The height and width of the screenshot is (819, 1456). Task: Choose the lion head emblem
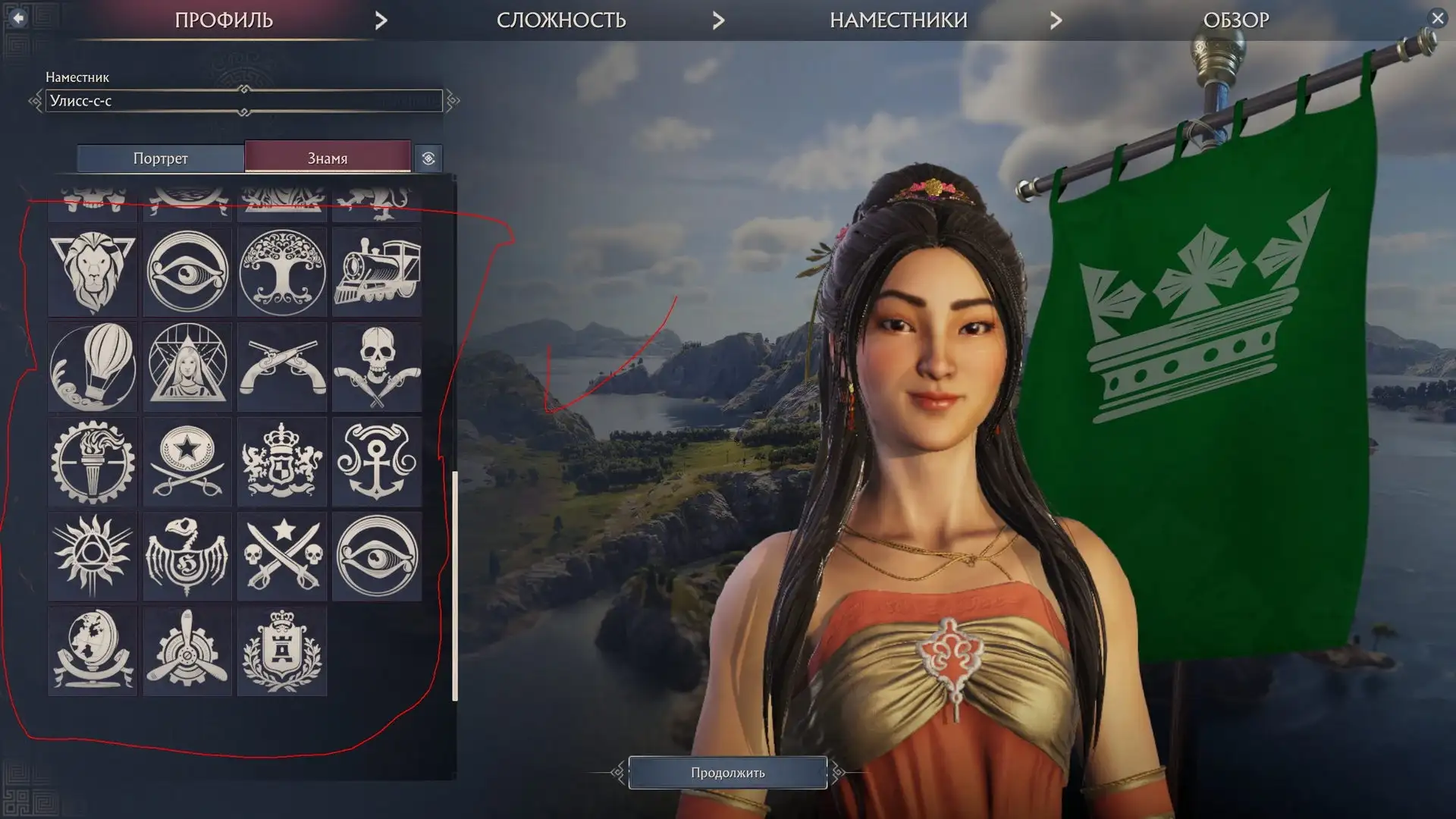coord(93,271)
